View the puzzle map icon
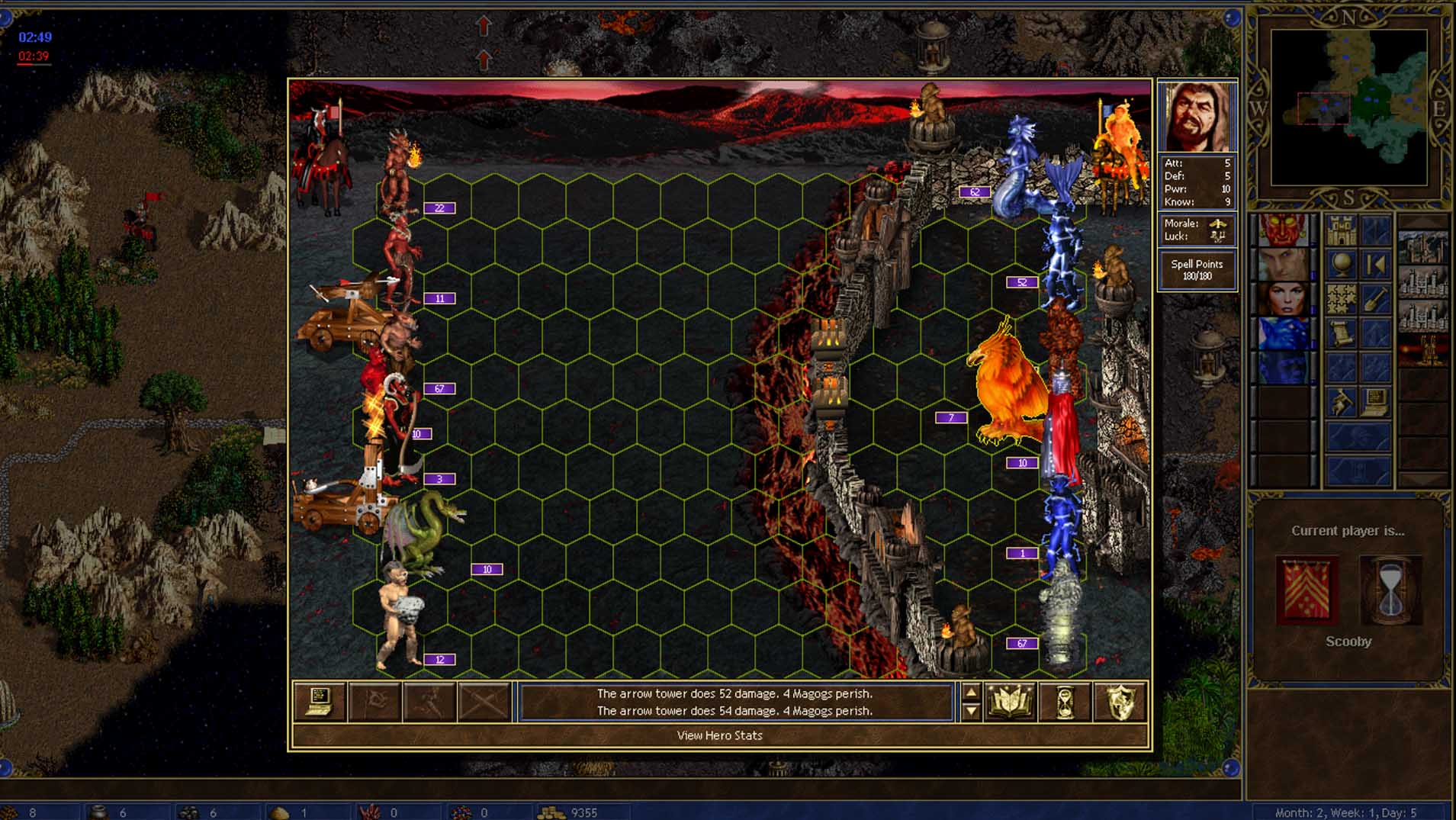Screen dimensions: 1456x820 (1342, 299)
